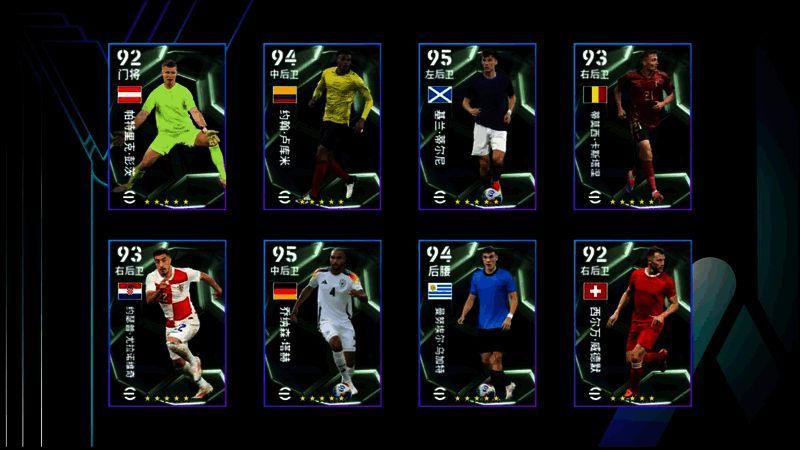The width and height of the screenshot is (800, 450).
Task: Select the 94-rated Uruguayan defensive midfielder card
Action: [x=477, y=322]
